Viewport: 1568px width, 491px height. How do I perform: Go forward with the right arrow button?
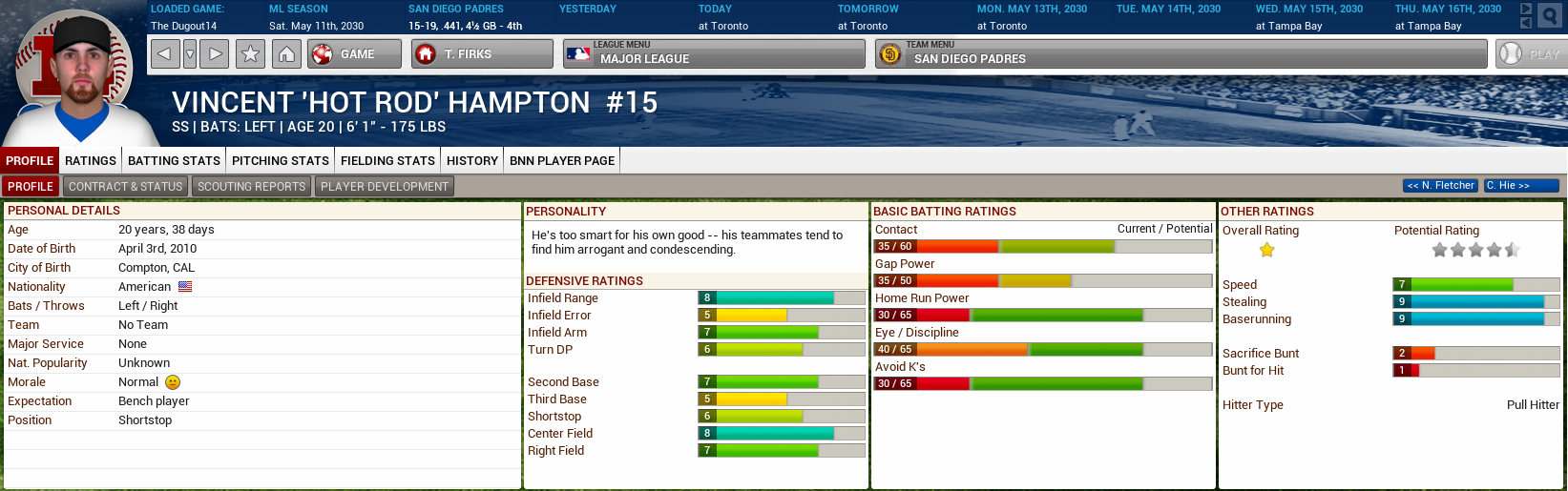coord(217,54)
